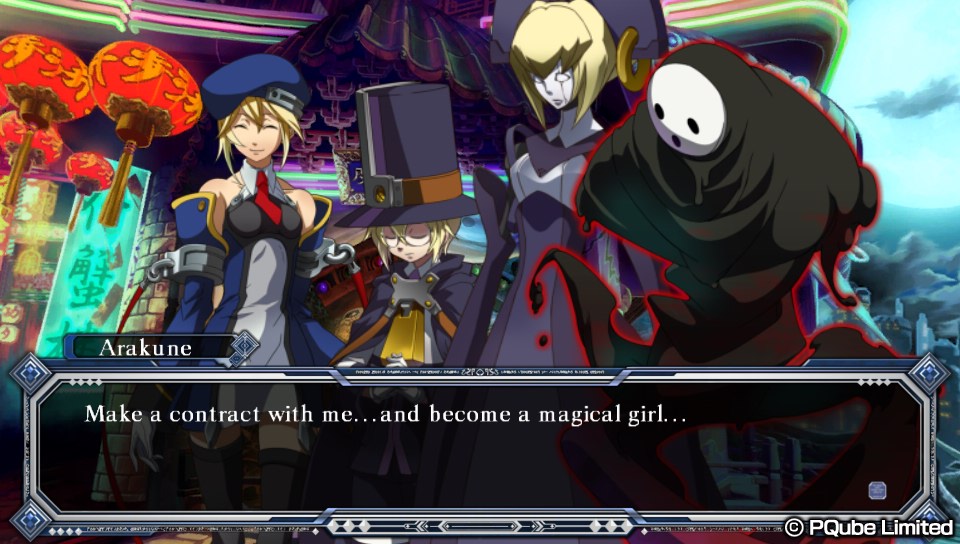Click the blue advance-text indicator icon
The width and height of the screenshot is (960, 544).
(877, 489)
